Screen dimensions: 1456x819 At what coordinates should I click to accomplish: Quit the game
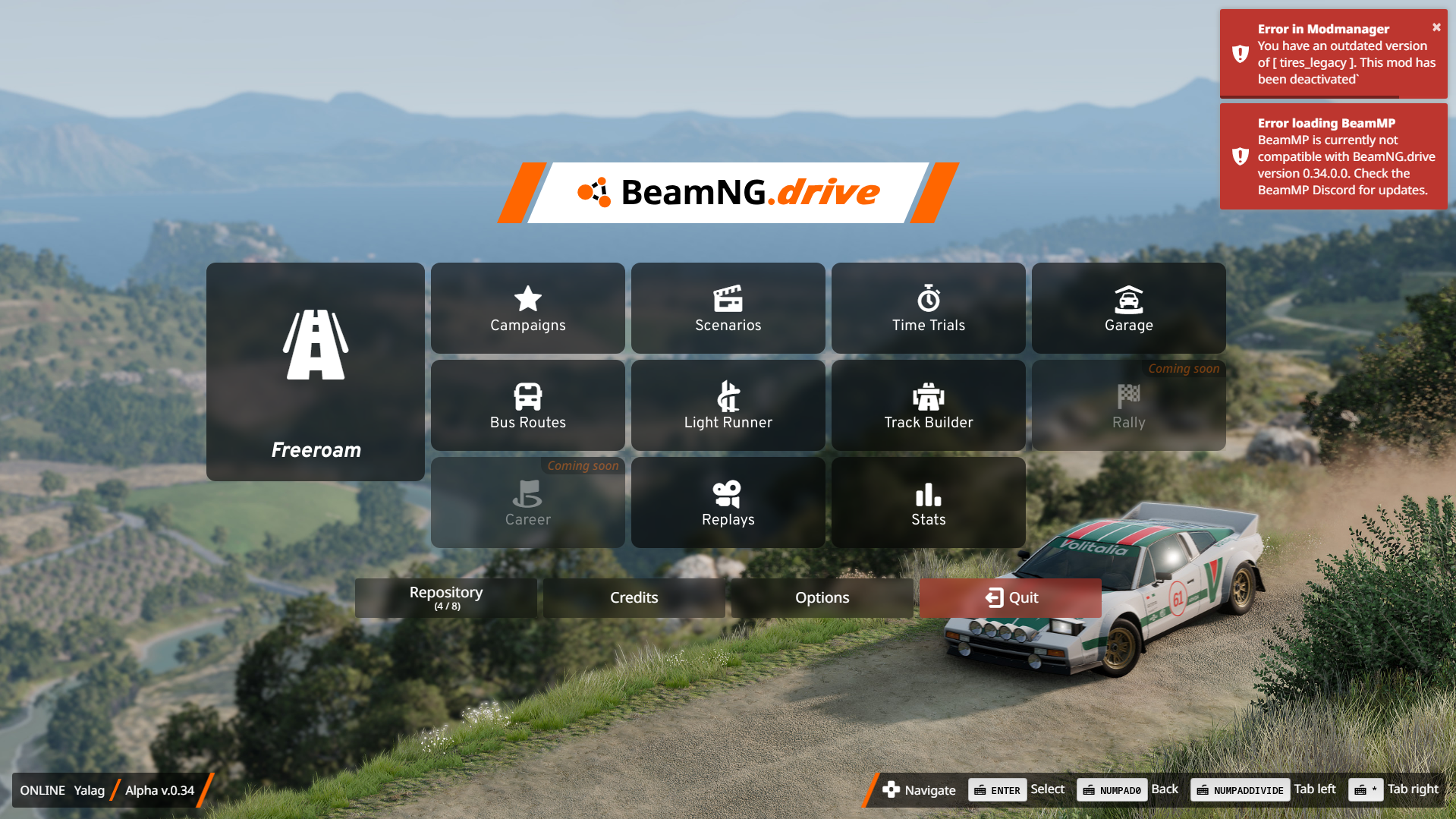[x=1011, y=597]
